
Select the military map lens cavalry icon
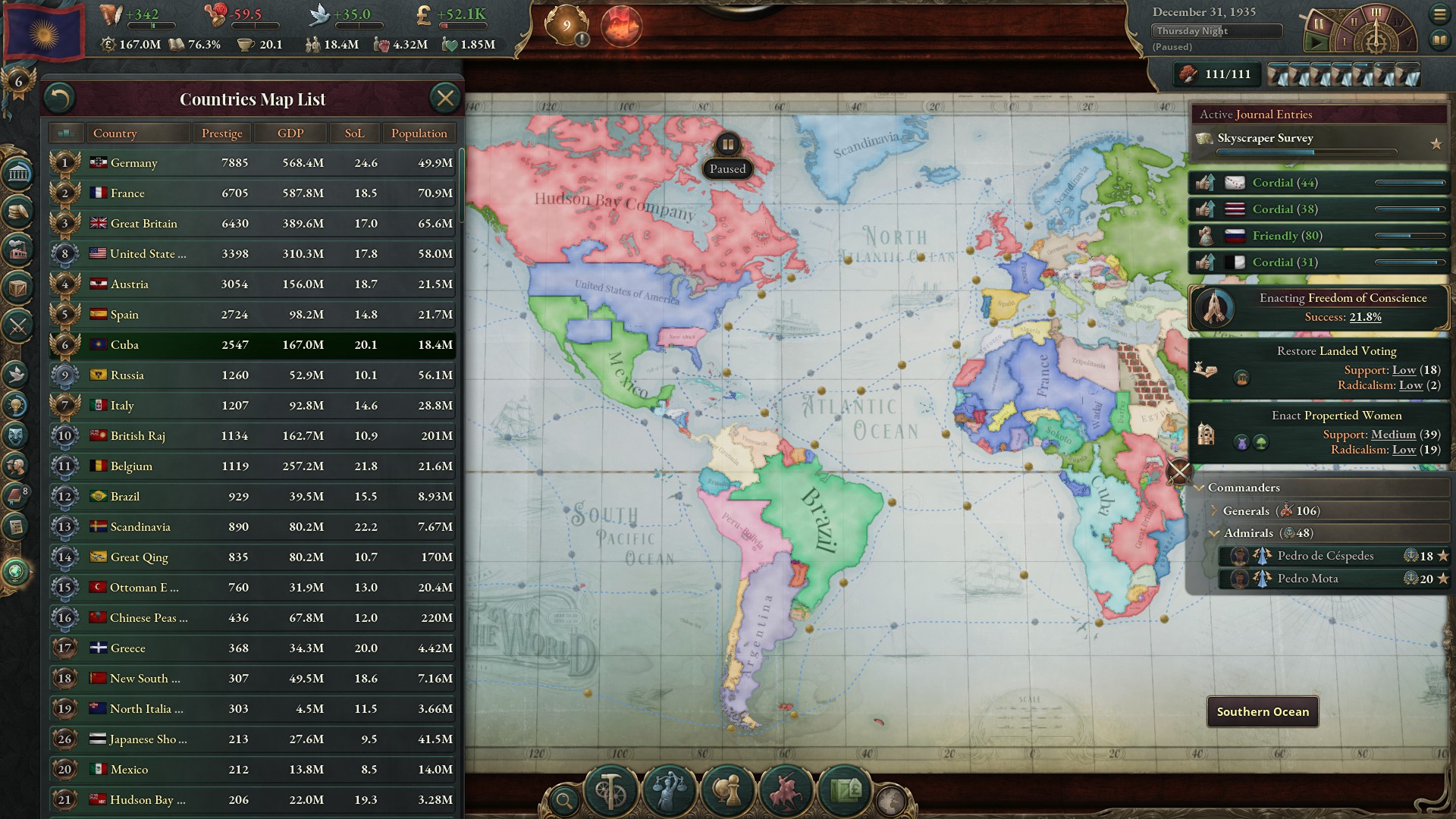coord(786,790)
